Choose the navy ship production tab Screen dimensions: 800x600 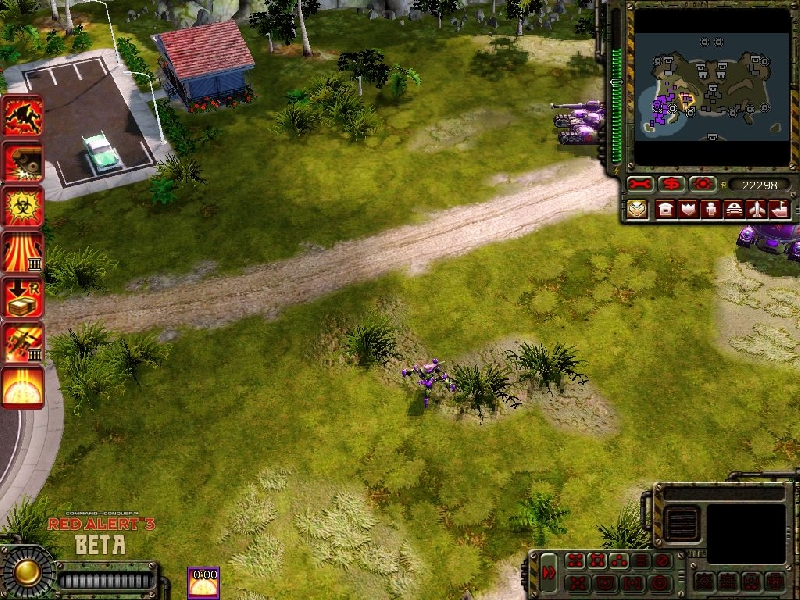click(x=779, y=210)
